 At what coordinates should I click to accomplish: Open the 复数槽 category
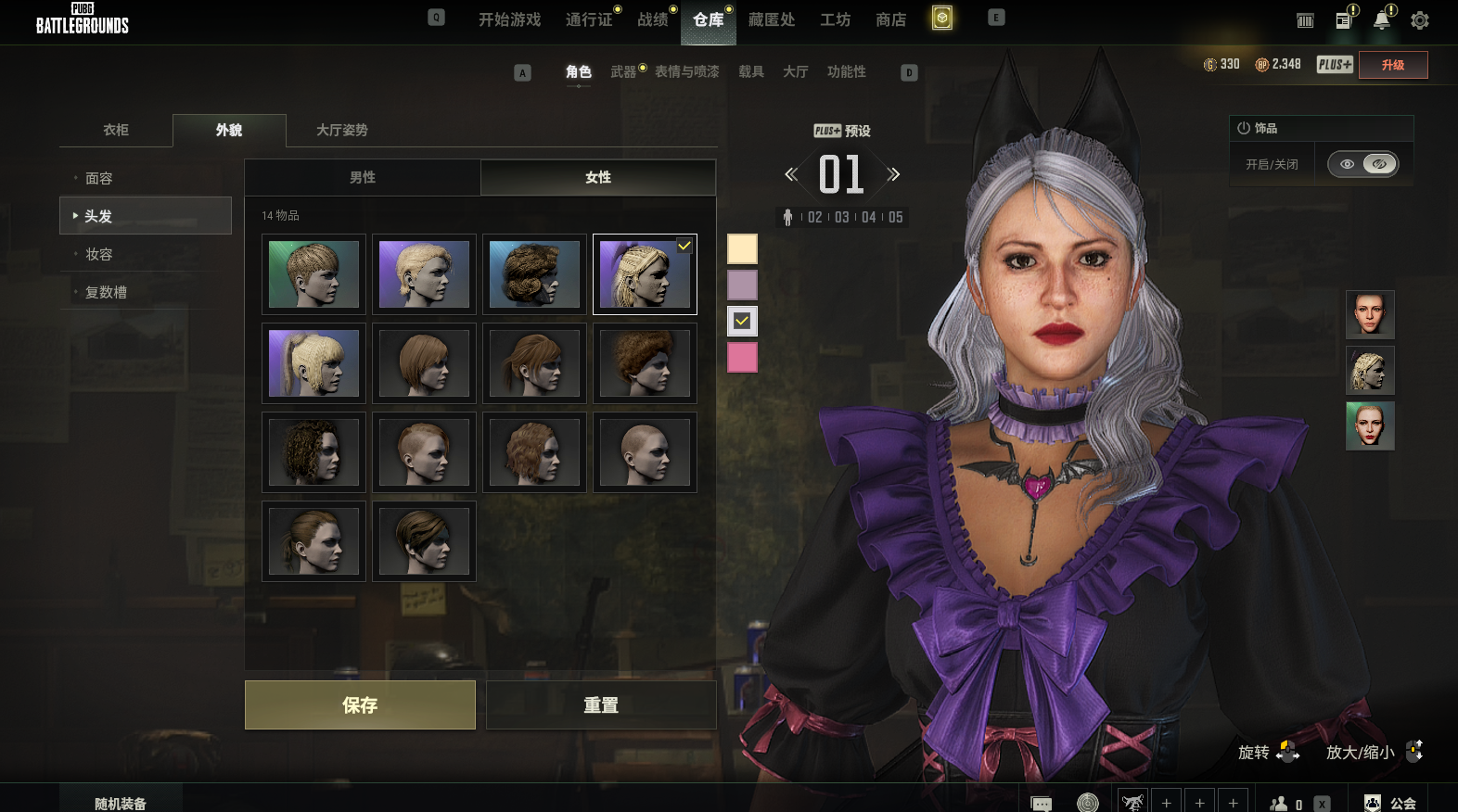(106, 292)
